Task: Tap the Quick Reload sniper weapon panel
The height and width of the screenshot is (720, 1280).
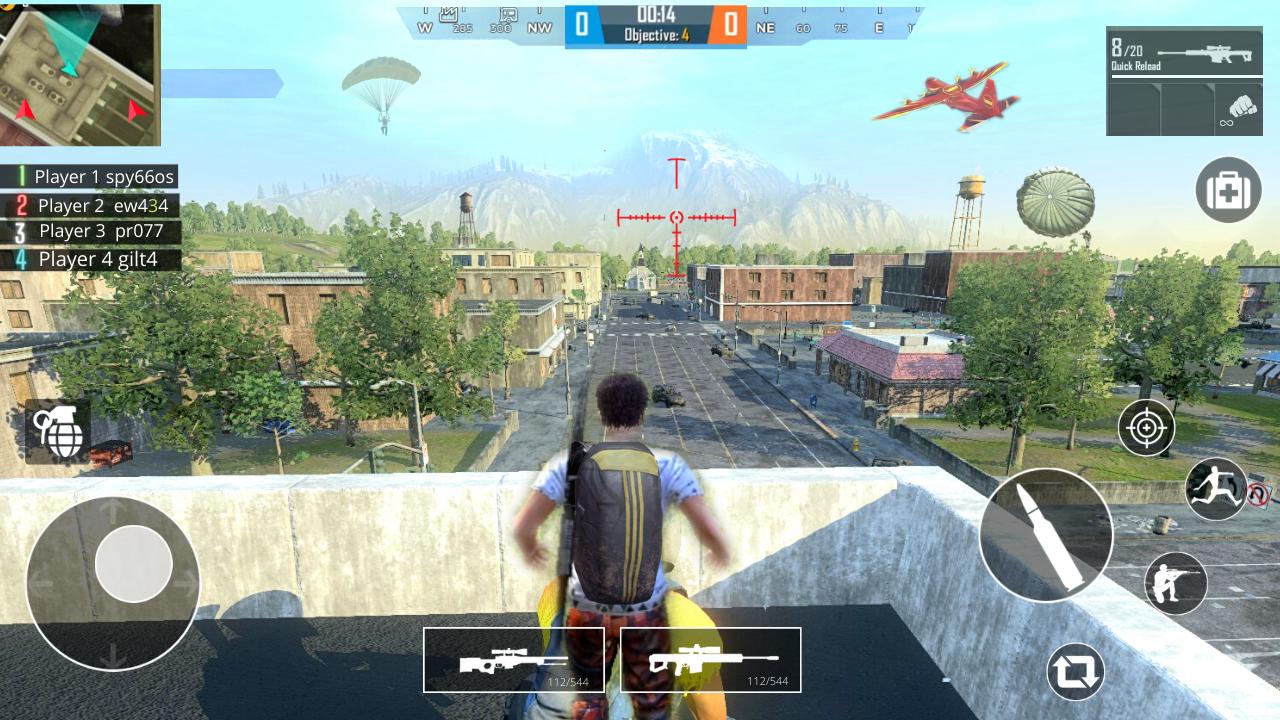Action: (1185, 50)
